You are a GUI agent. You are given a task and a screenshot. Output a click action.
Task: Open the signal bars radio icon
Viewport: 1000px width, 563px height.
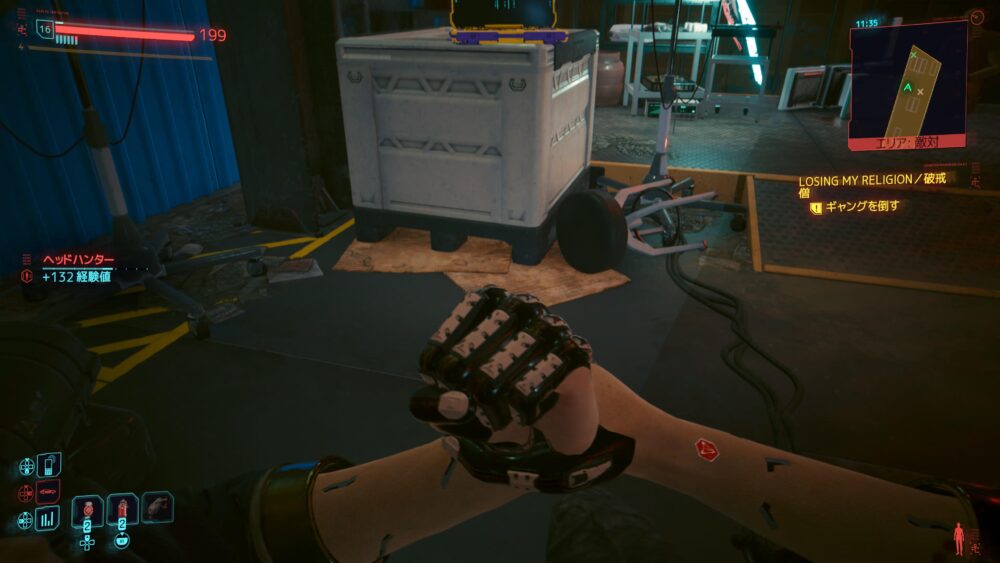(49, 519)
